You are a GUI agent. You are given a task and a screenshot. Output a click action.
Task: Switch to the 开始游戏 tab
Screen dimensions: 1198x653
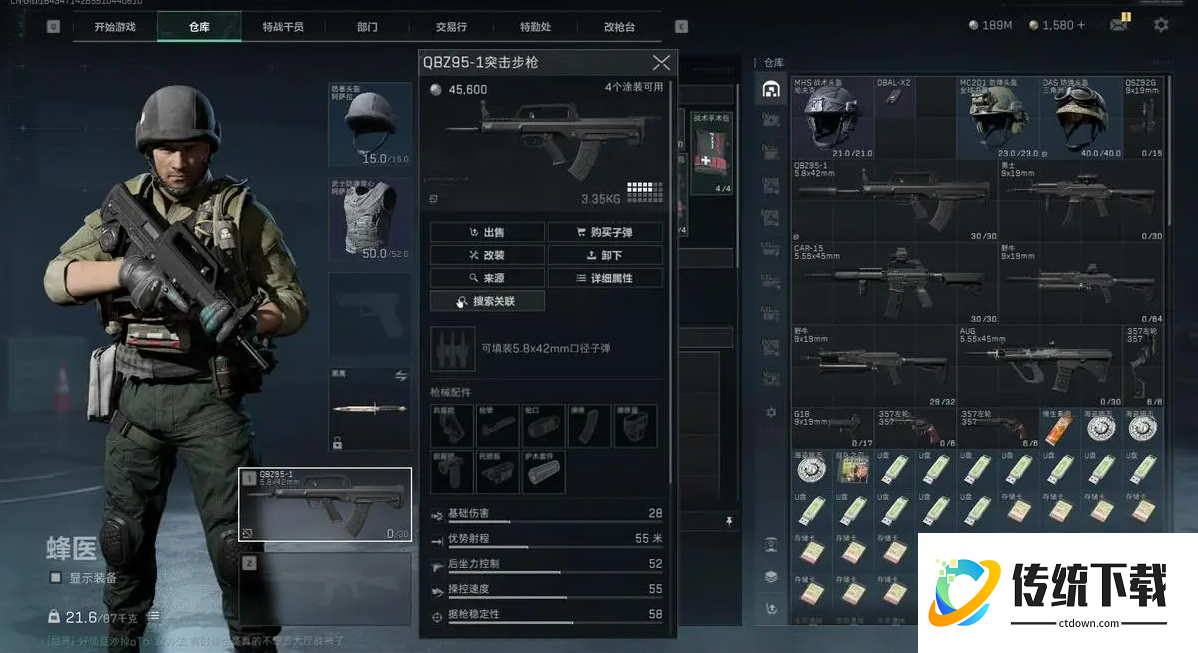click(x=115, y=27)
